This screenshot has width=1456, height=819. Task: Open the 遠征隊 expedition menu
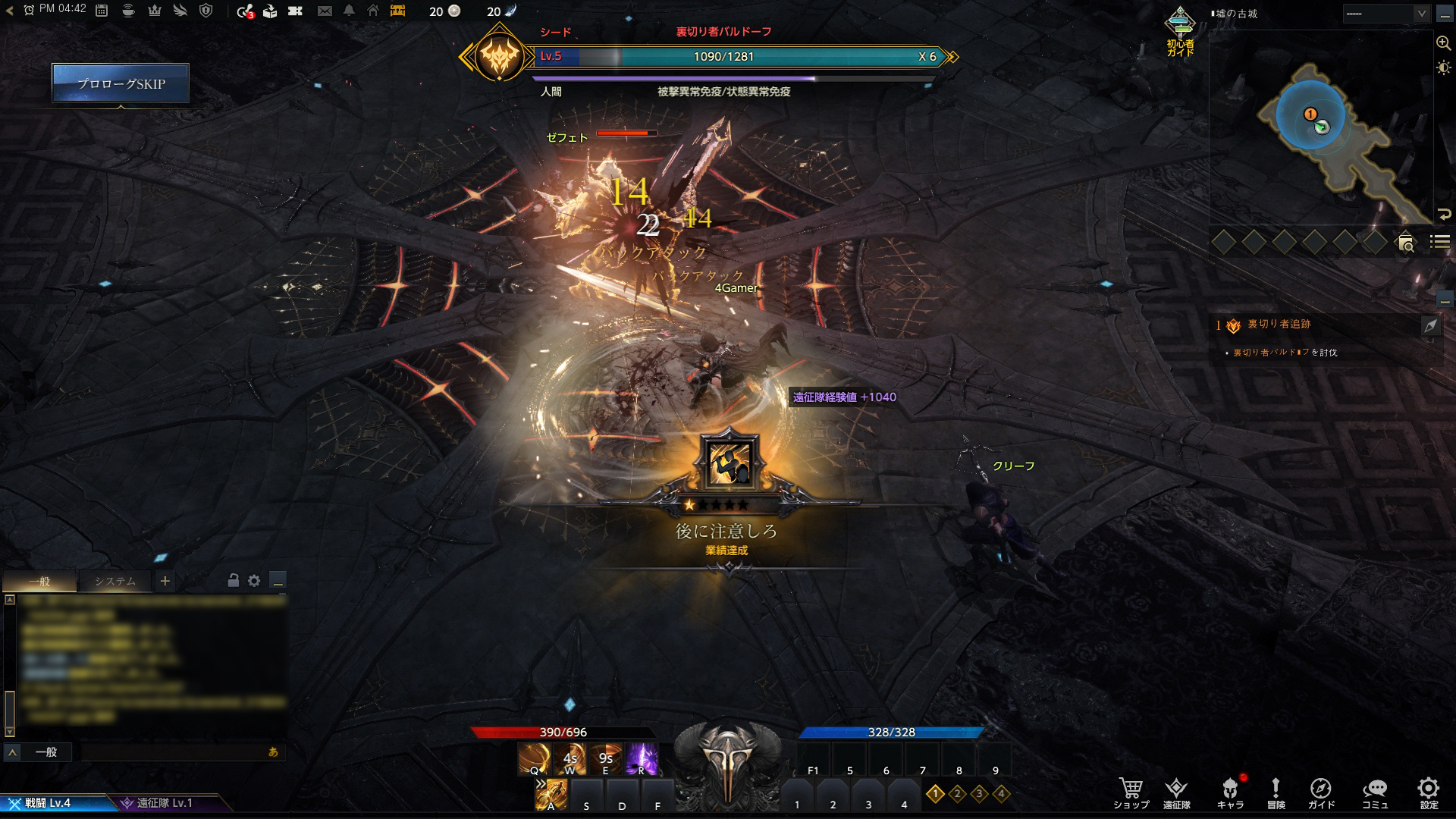(x=1176, y=792)
